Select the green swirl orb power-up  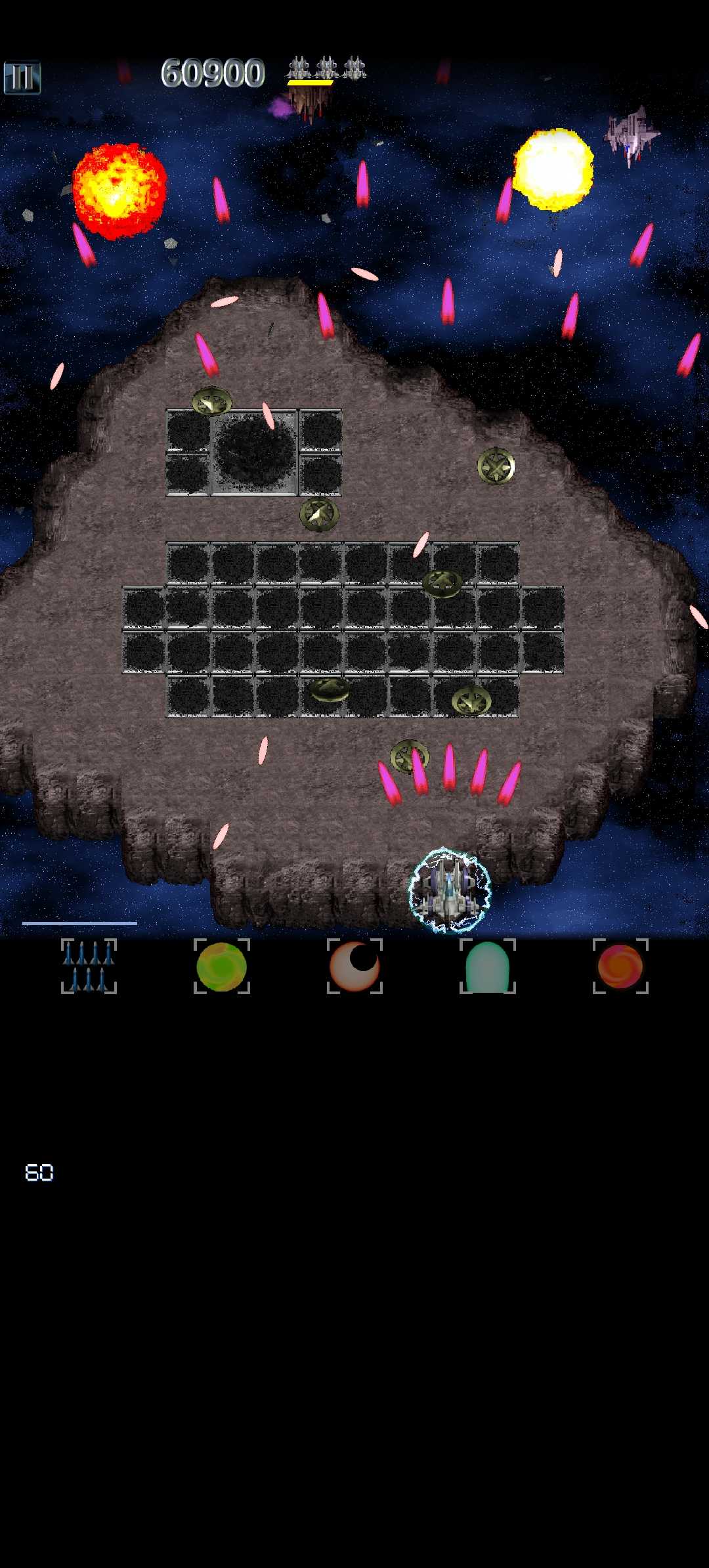click(222, 966)
